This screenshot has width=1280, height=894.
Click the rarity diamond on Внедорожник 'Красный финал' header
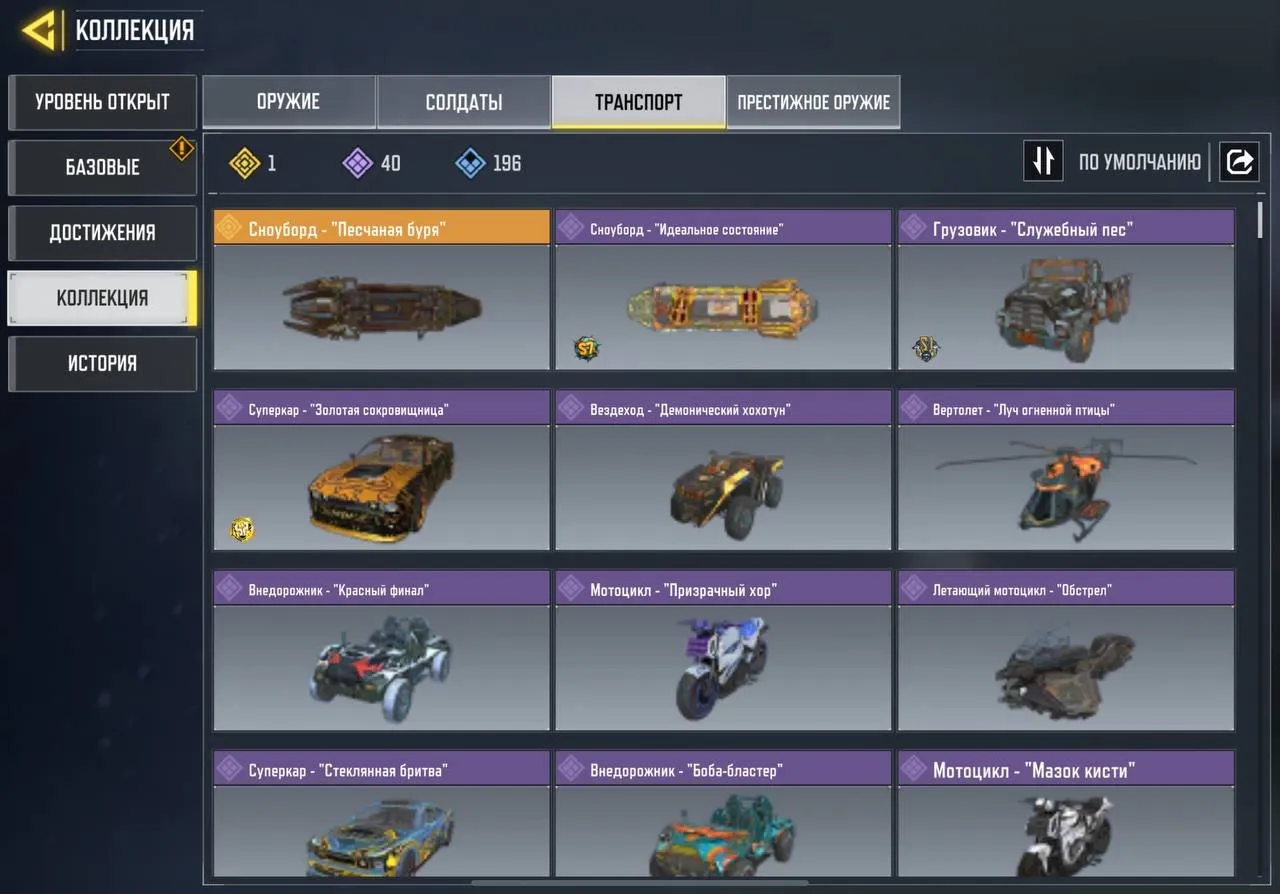pos(228,588)
